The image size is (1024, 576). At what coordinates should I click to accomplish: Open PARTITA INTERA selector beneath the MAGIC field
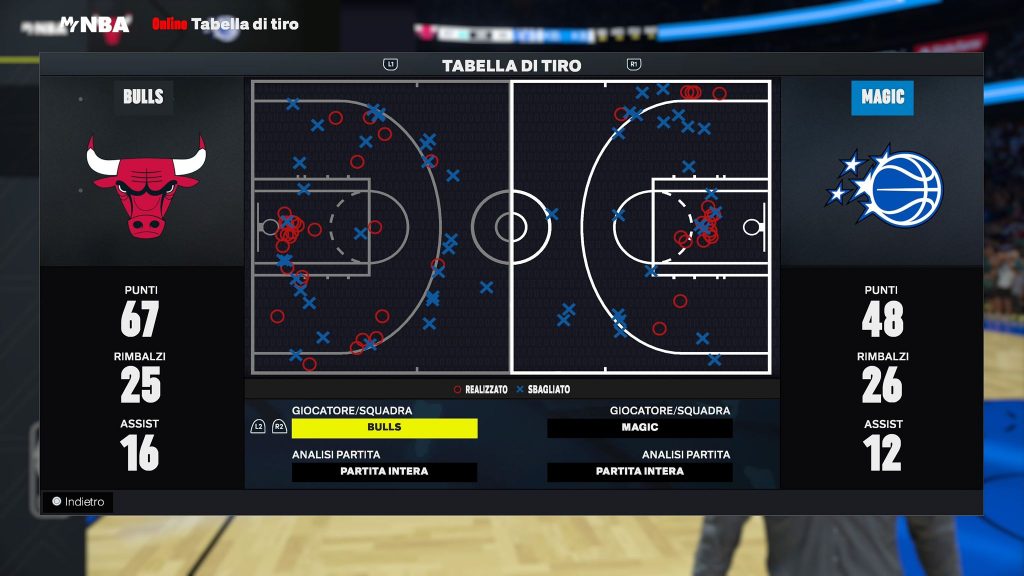[x=640, y=472]
